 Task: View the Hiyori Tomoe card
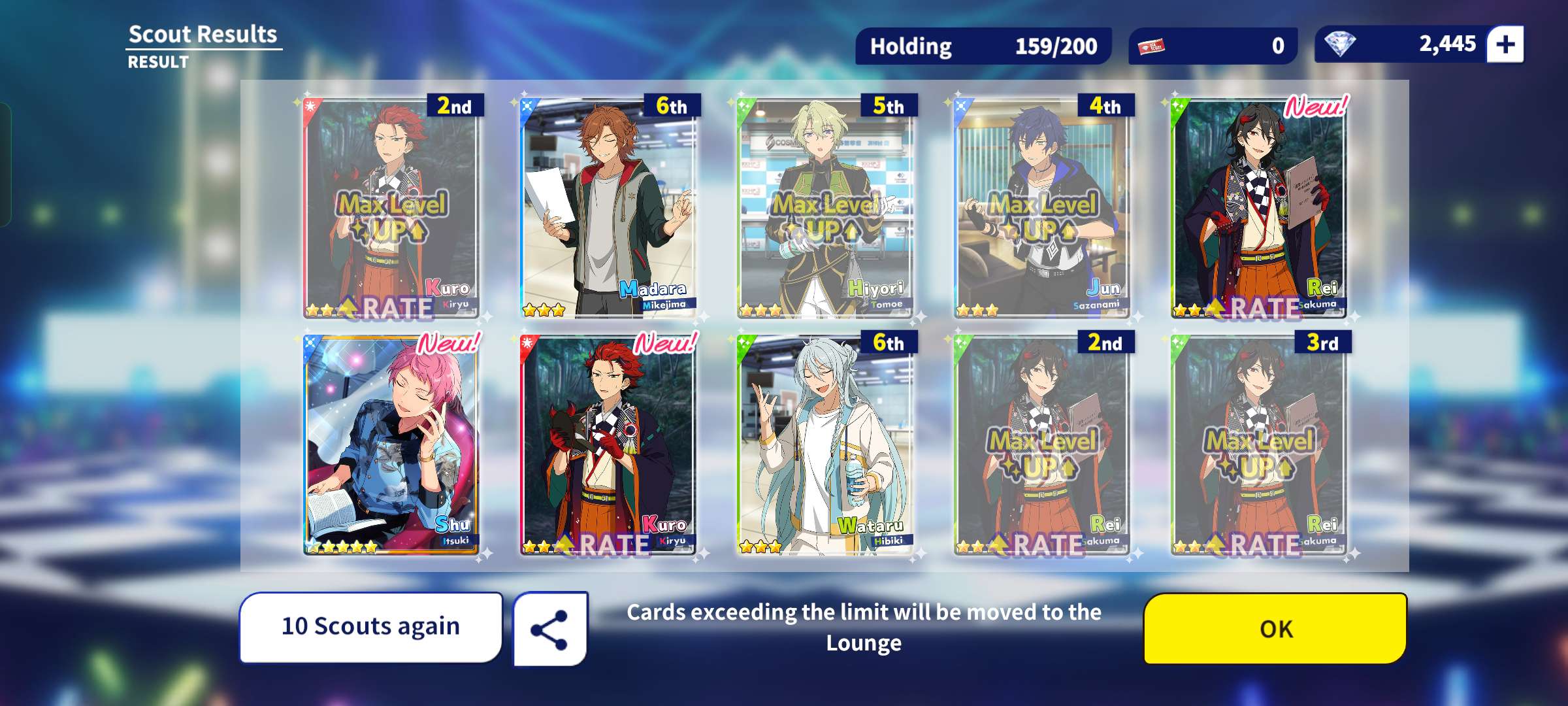coord(825,208)
